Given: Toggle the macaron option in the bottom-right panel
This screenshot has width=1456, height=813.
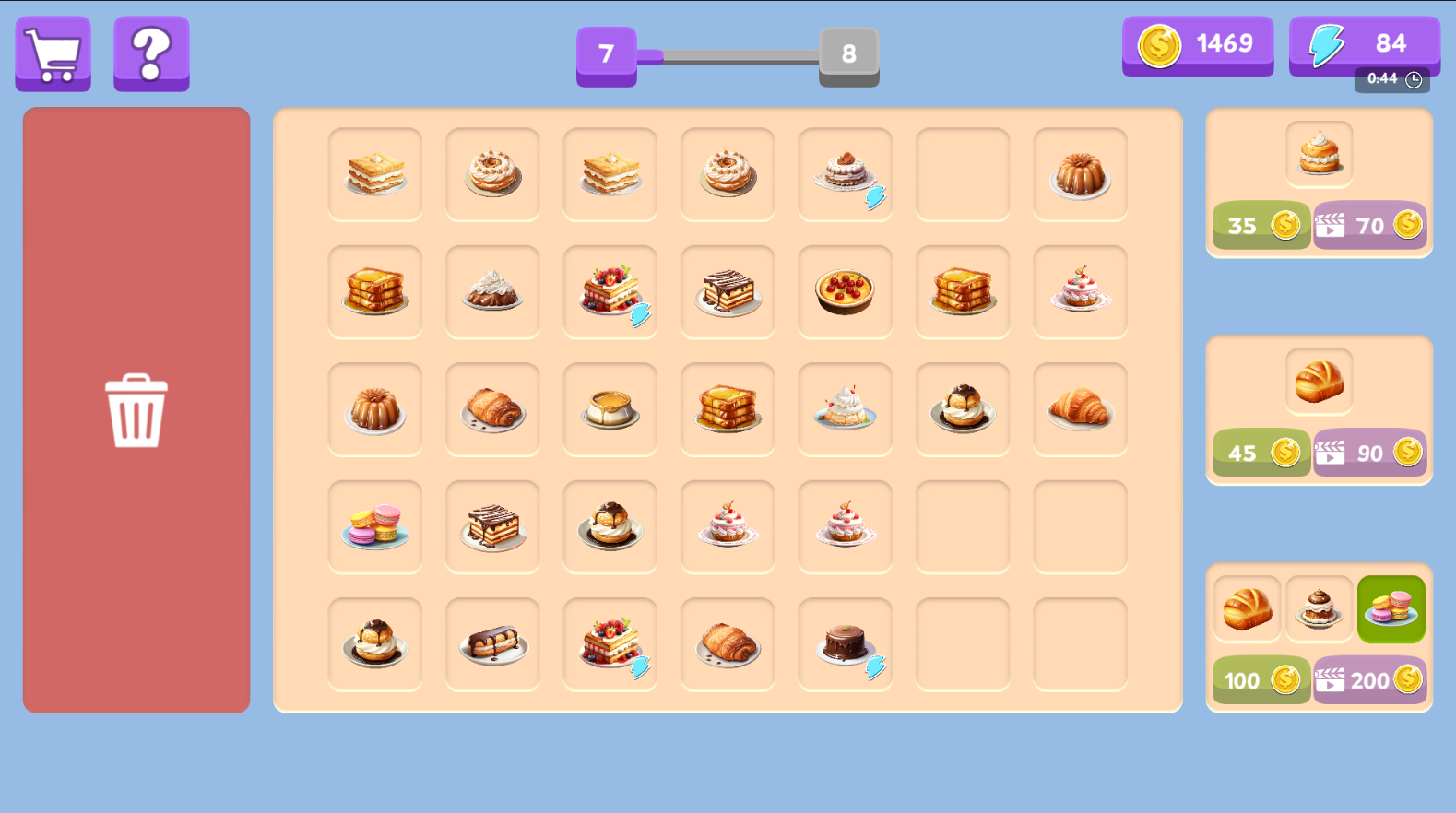Looking at the screenshot, I should (1391, 609).
